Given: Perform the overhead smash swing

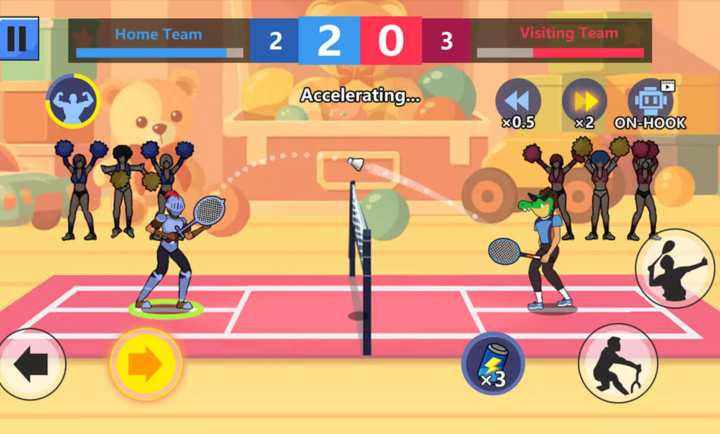Looking at the screenshot, I should (x=675, y=268).
